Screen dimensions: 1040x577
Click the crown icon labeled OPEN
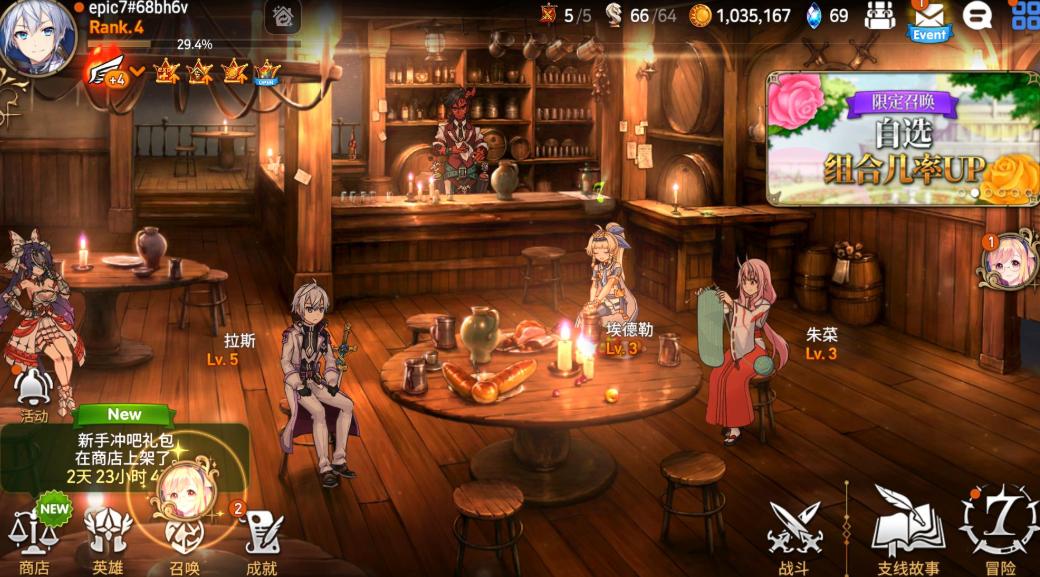click(x=267, y=72)
